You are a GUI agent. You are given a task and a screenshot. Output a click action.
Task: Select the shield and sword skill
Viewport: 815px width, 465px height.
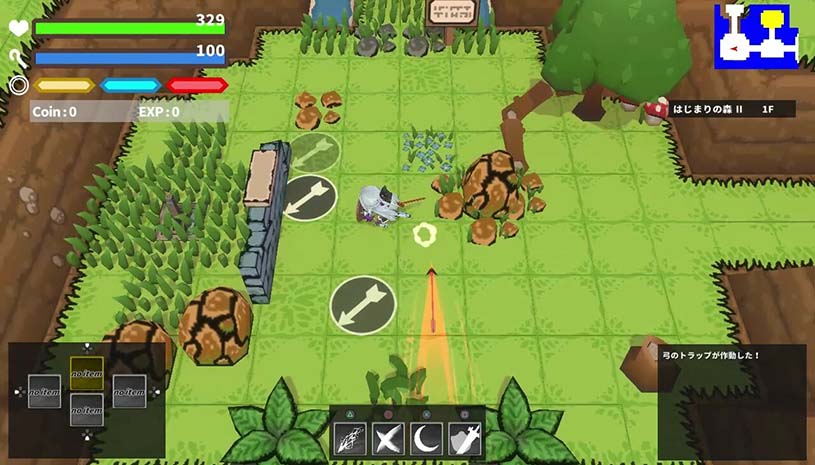(464, 439)
